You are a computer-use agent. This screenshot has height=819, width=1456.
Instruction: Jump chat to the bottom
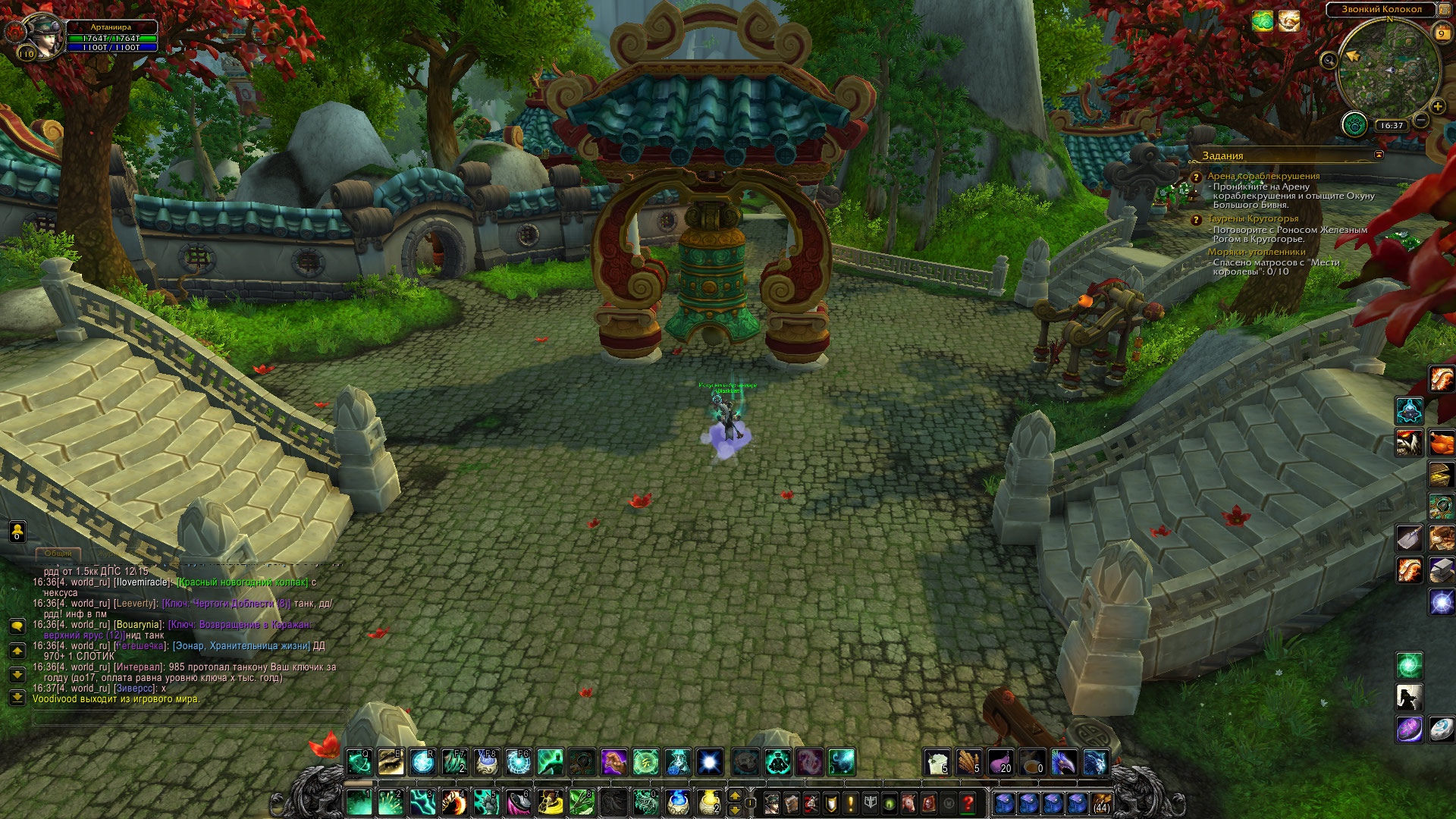tap(17, 696)
